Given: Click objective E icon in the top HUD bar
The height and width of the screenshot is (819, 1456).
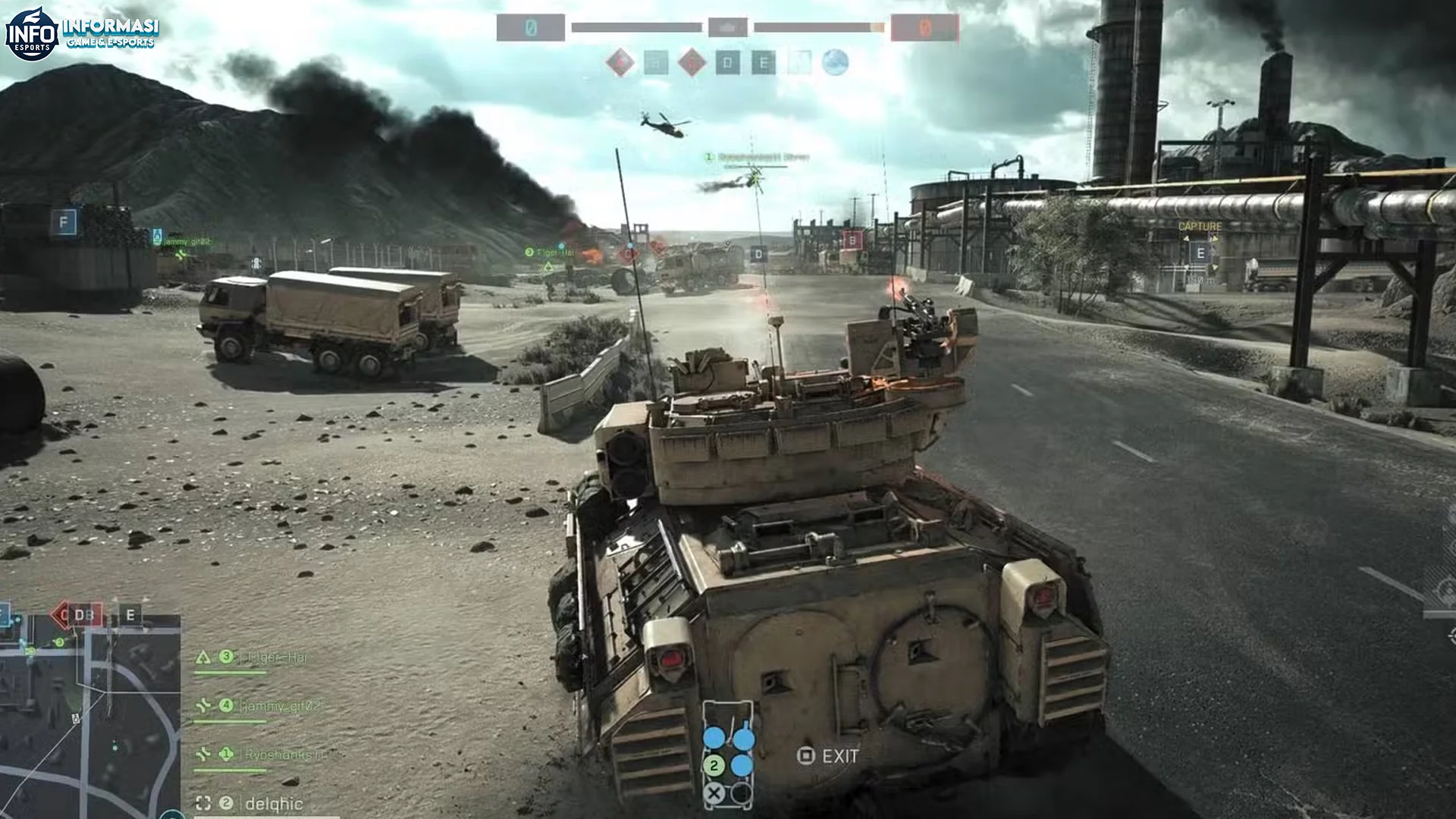Looking at the screenshot, I should coord(762,62).
